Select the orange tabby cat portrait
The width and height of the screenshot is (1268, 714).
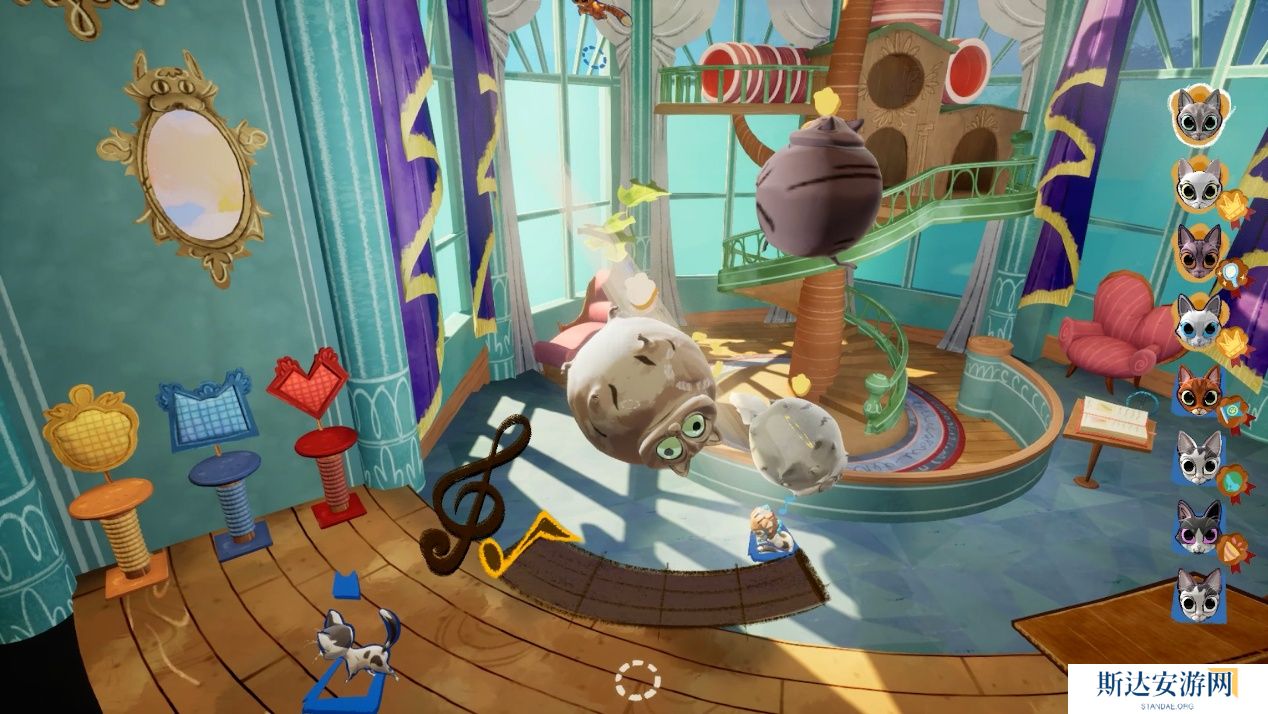point(1197,389)
